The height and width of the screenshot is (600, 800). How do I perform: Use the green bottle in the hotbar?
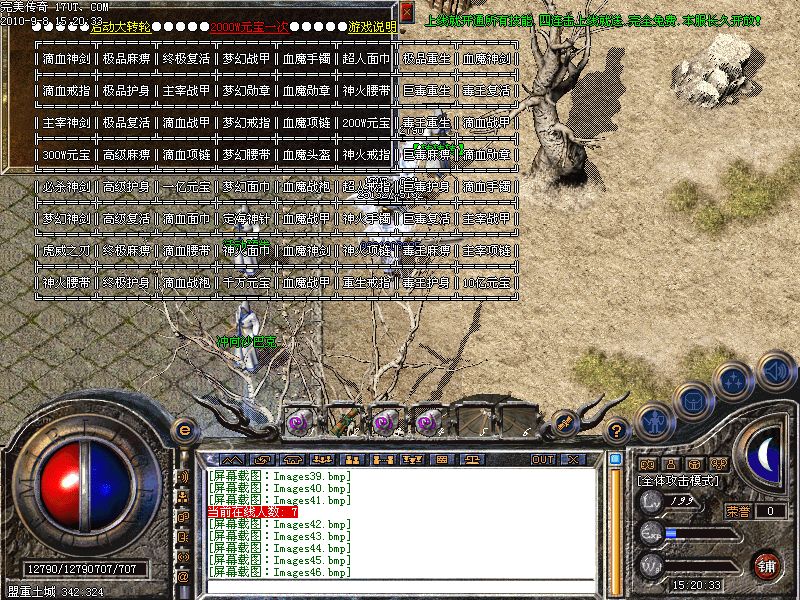click(x=343, y=421)
